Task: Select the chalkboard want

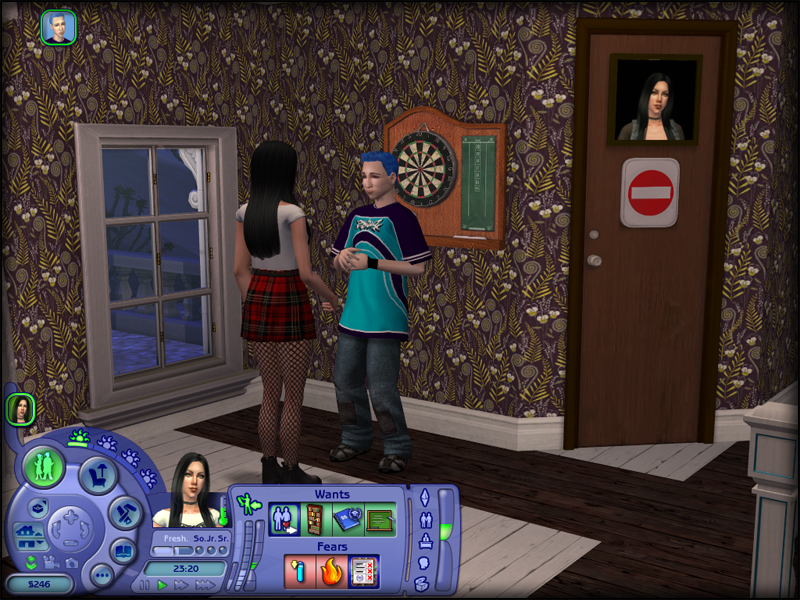Action: coord(378,519)
